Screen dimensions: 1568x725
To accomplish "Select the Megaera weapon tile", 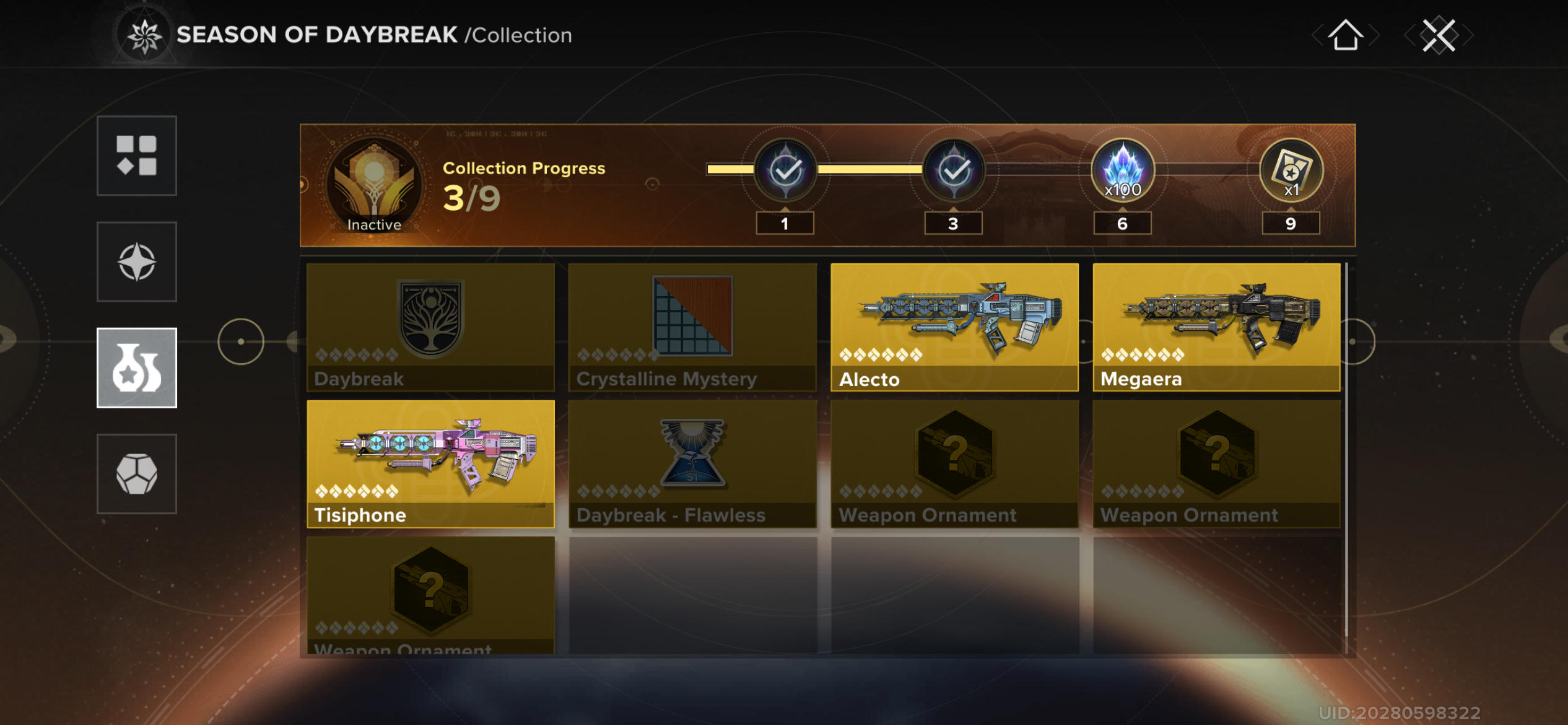I will pyautogui.click(x=1216, y=327).
